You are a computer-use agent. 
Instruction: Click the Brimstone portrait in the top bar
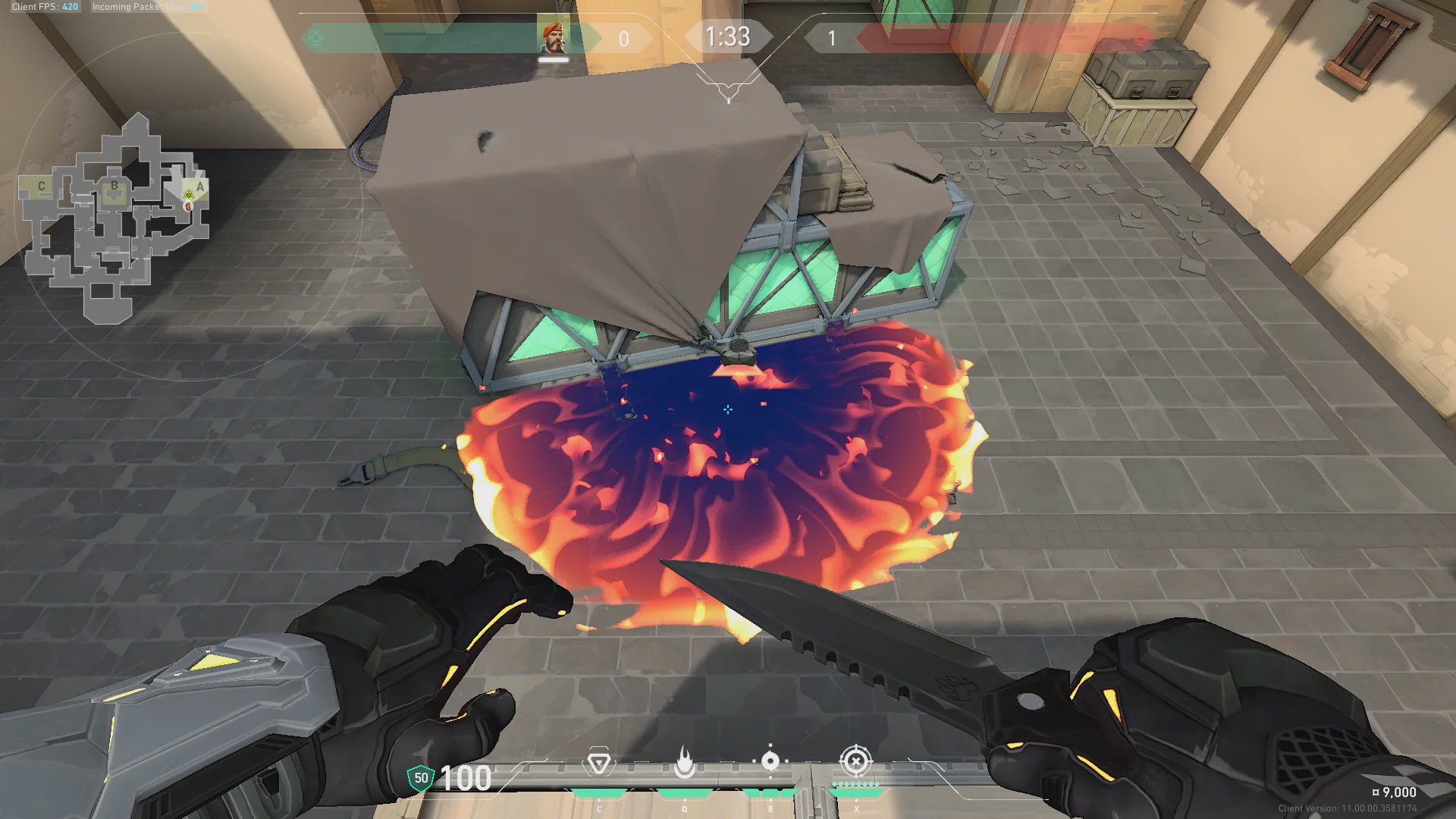tap(554, 38)
